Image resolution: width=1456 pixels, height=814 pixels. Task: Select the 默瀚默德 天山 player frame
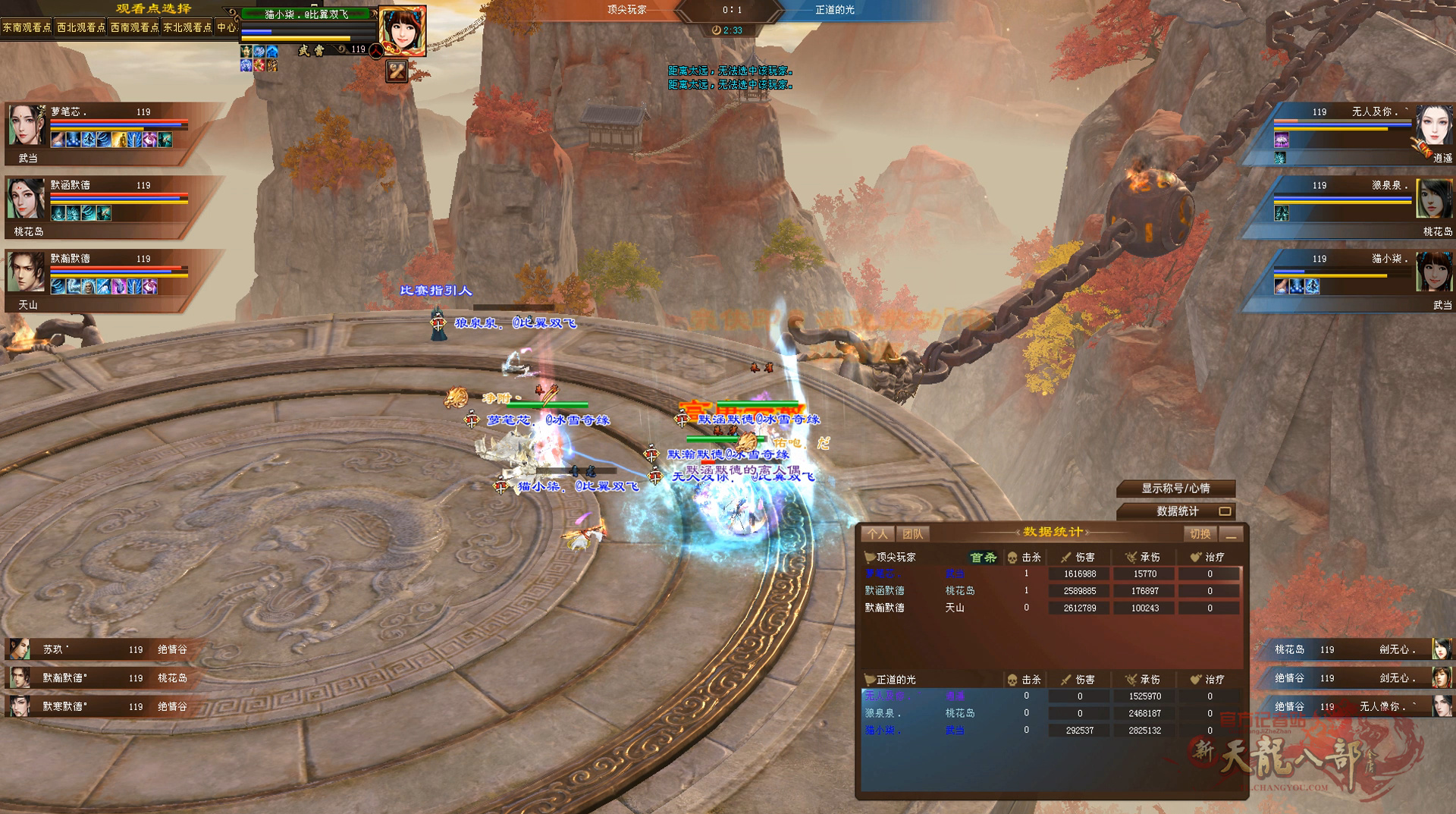pyautogui.click(x=99, y=281)
